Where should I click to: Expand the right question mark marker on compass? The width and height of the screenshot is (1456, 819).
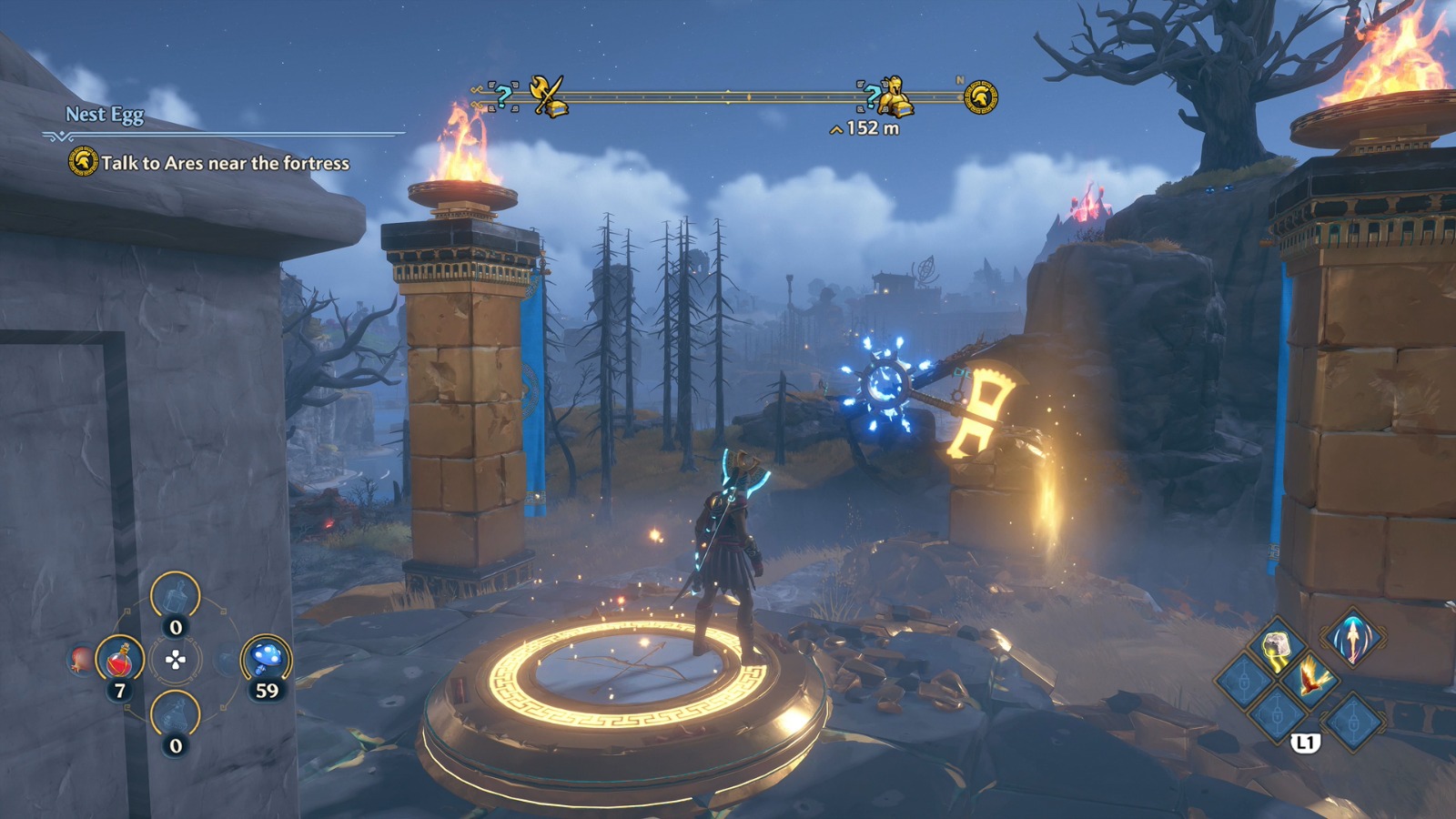click(873, 97)
